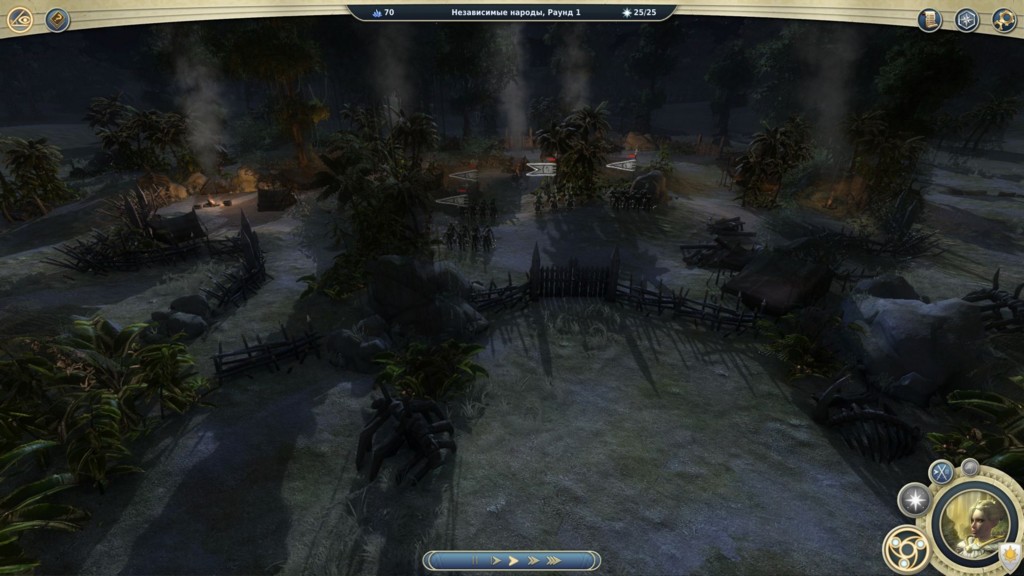Open the round gold icon beside the eye
The height and width of the screenshot is (576, 1024).
click(58, 20)
